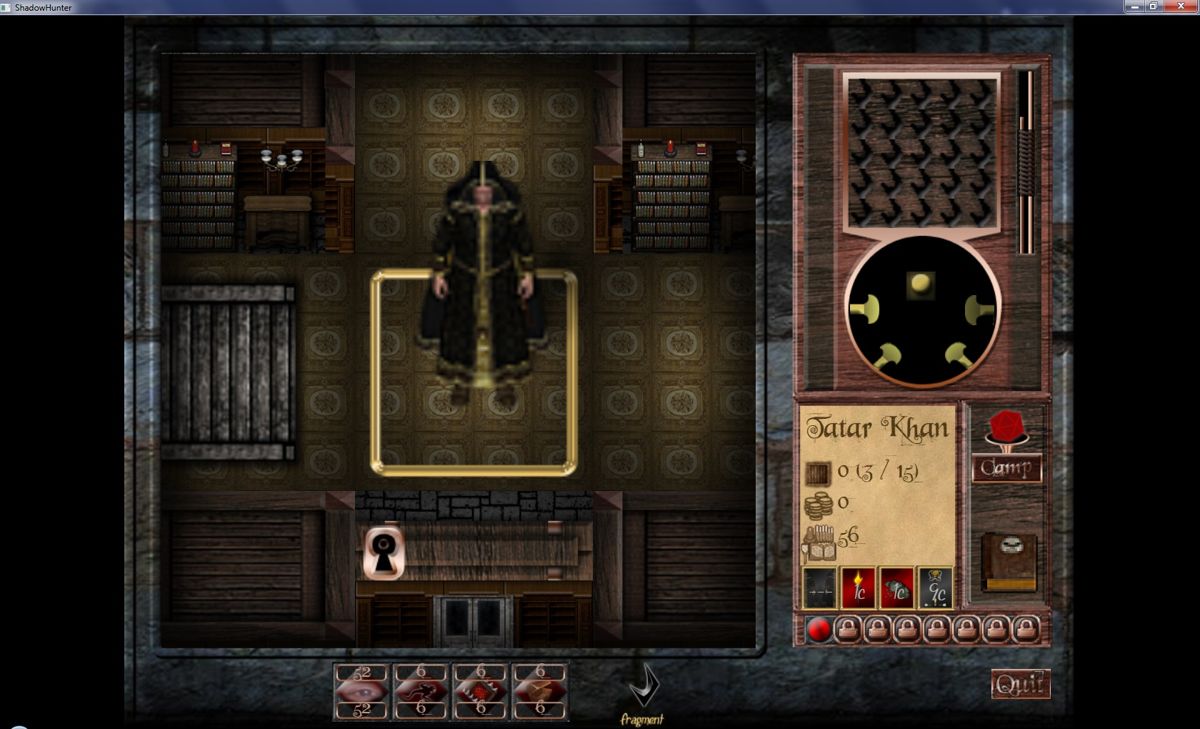The height and width of the screenshot is (729, 1200).
Task: Choose the red candle flame card
Action: (x=858, y=588)
